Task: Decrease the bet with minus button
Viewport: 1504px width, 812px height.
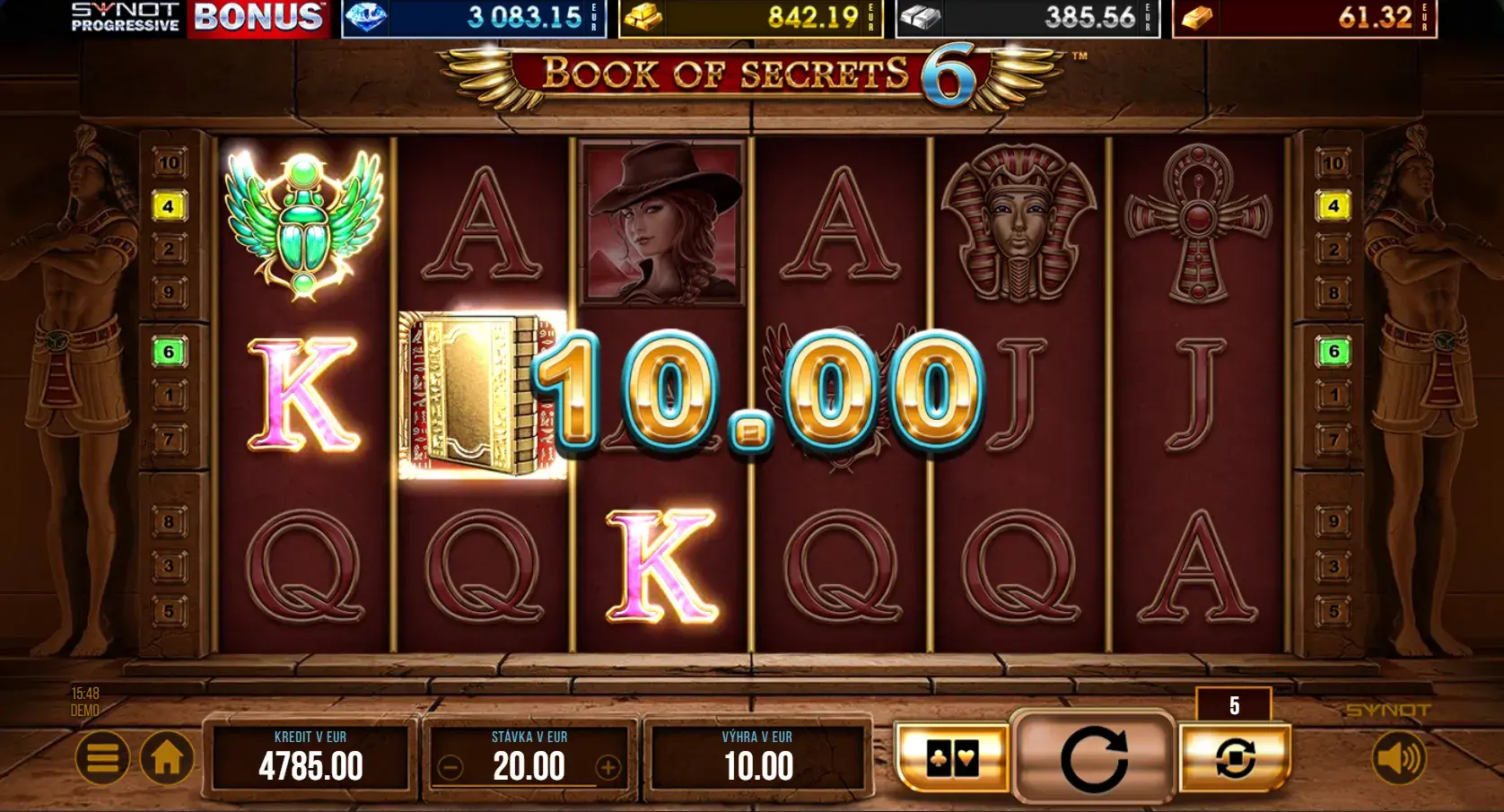Action: (450, 767)
